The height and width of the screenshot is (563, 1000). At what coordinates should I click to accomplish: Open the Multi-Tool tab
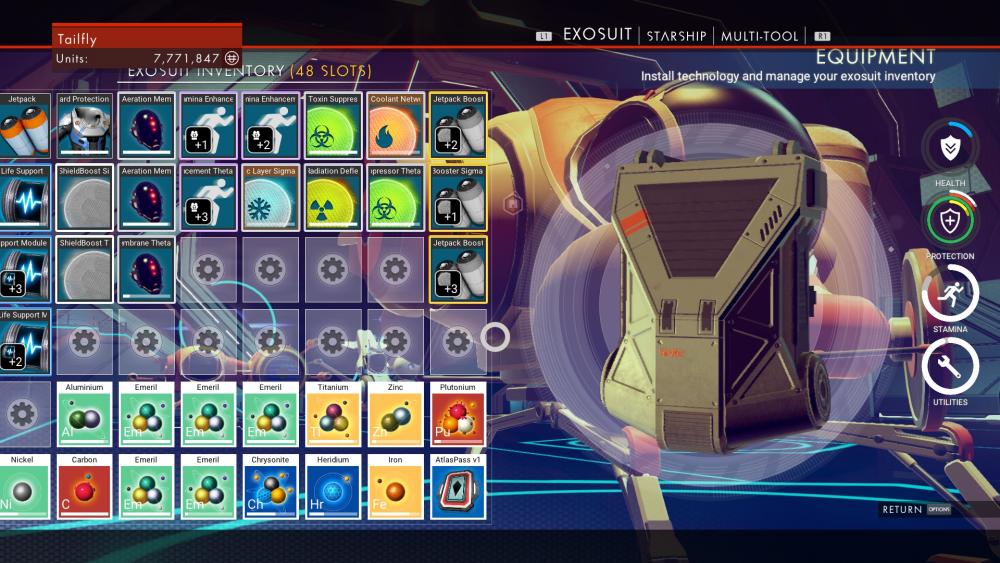[760, 36]
